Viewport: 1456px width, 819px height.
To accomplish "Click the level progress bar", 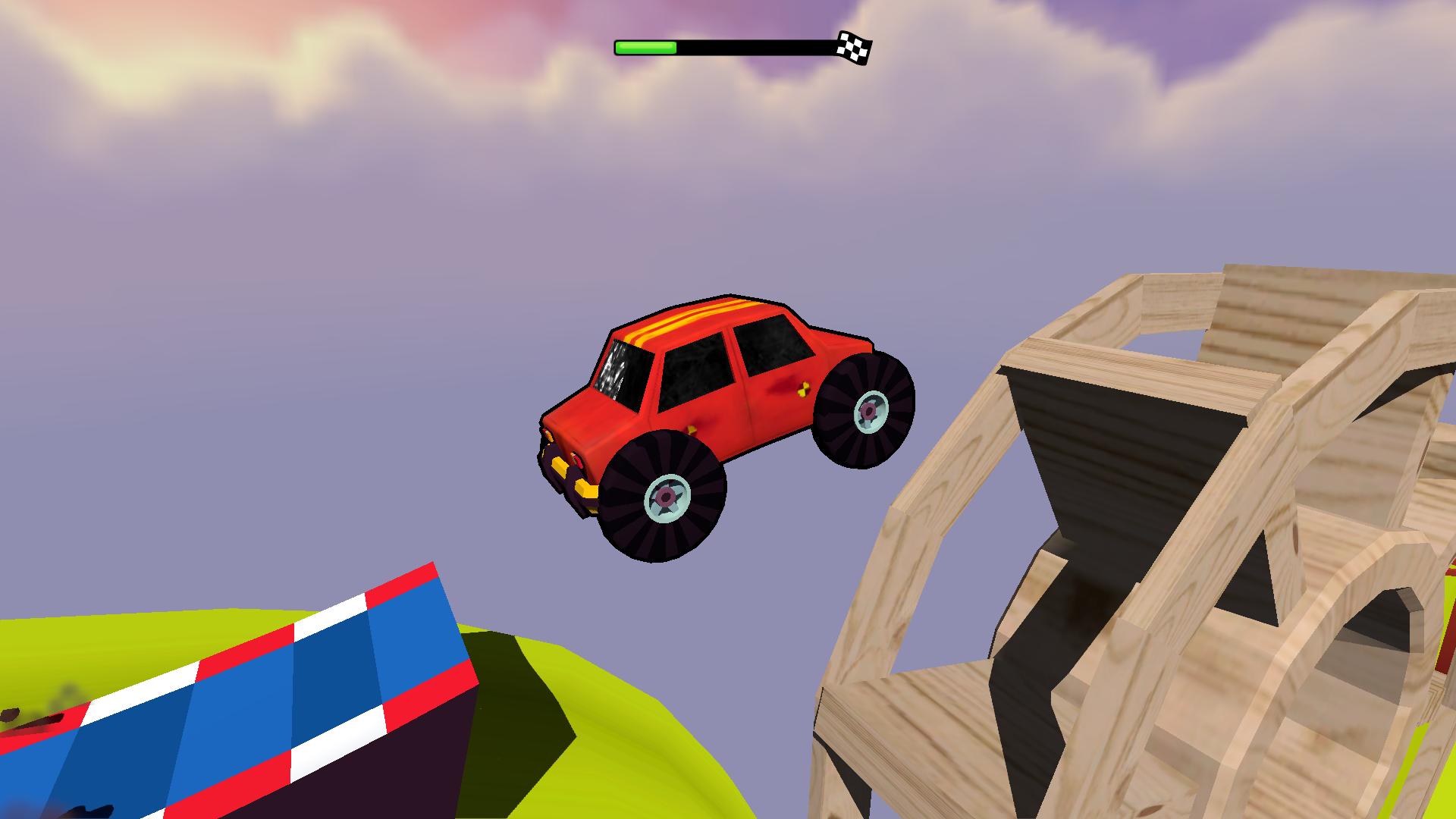I will (728, 45).
